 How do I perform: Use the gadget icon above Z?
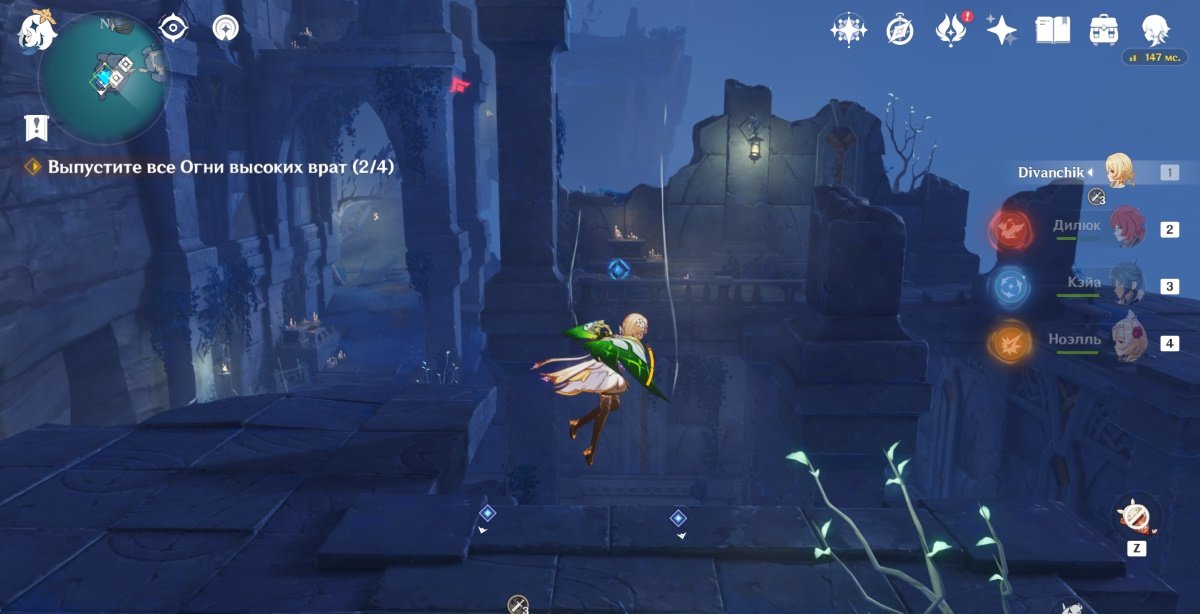[x=1136, y=516]
